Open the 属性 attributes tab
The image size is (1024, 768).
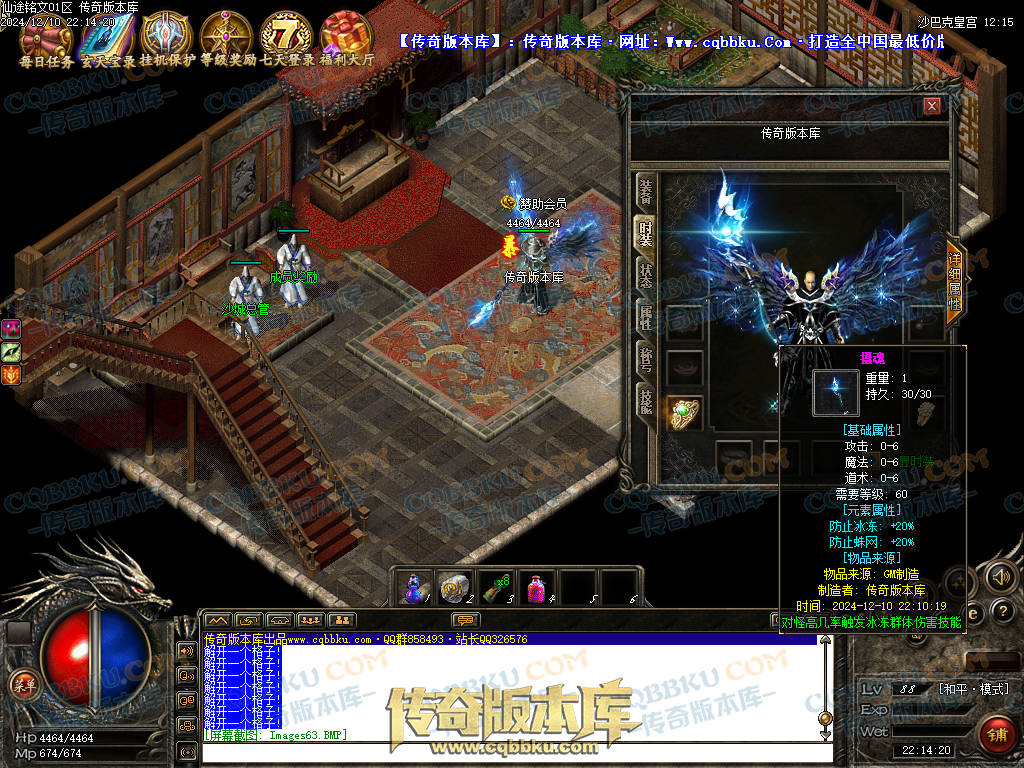pyautogui.click(x=646, y=317)
